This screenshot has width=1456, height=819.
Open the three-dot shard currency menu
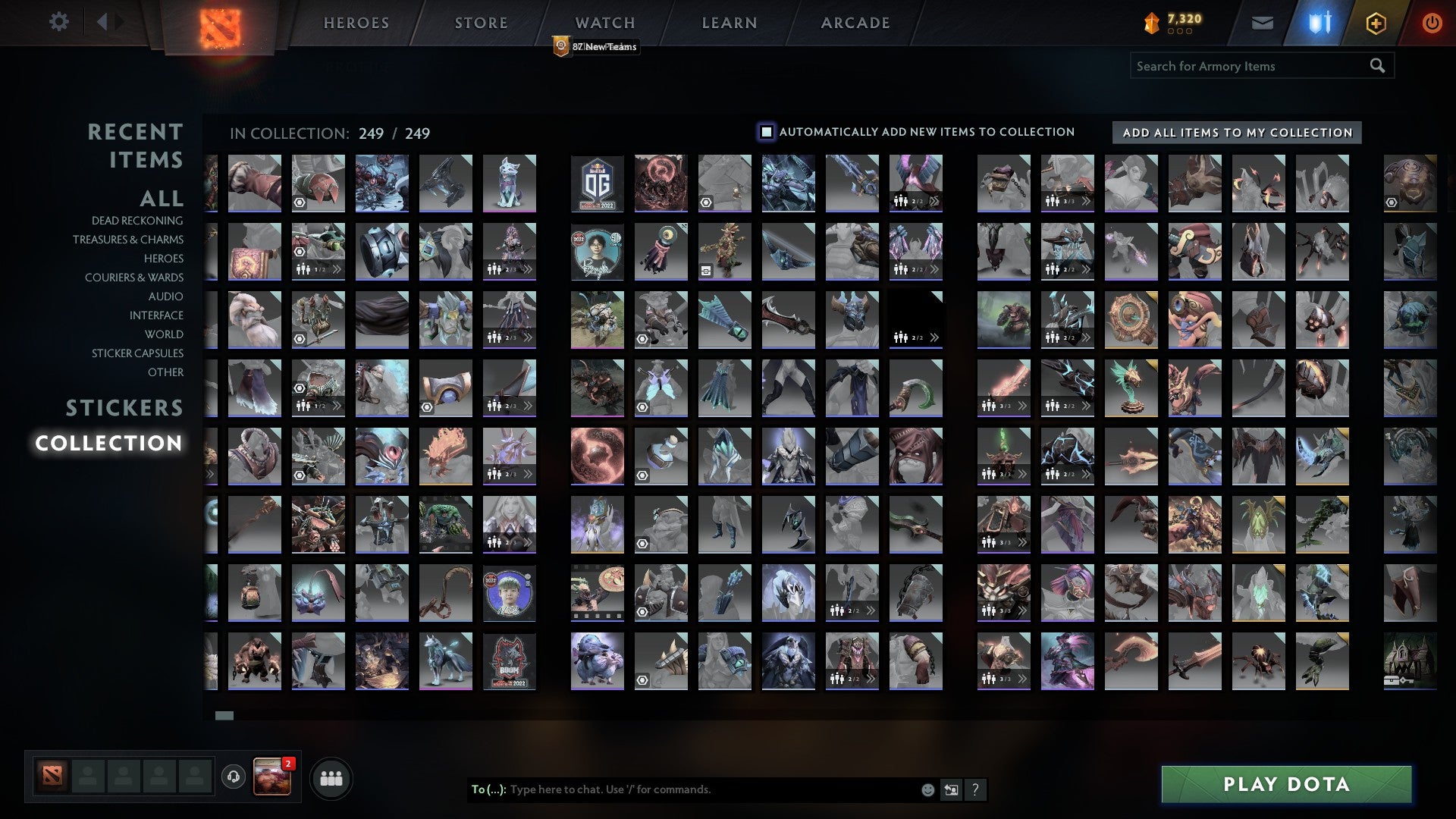coord(1180,33)
